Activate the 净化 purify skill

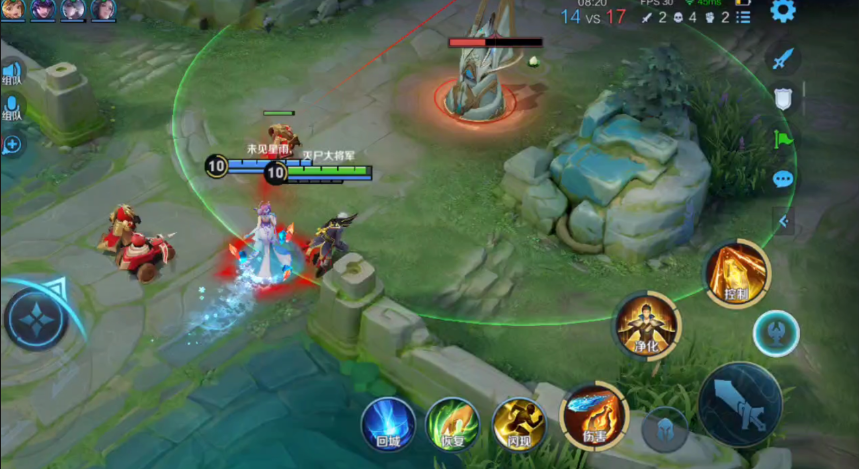pos(646,326)
